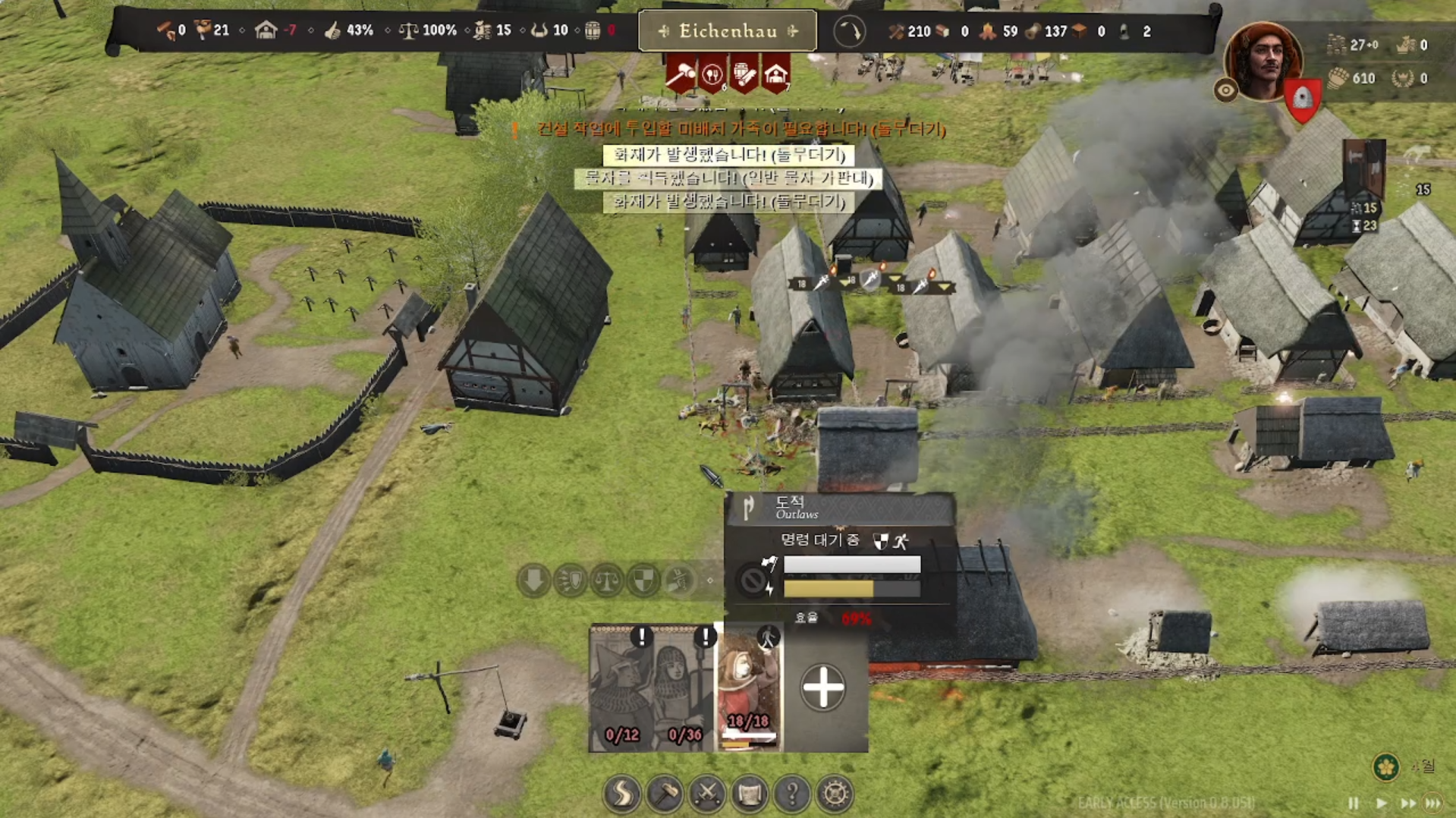Set game to normal play speed
This screenshot has height=818, width=1456.
(x=1381, y=803)
